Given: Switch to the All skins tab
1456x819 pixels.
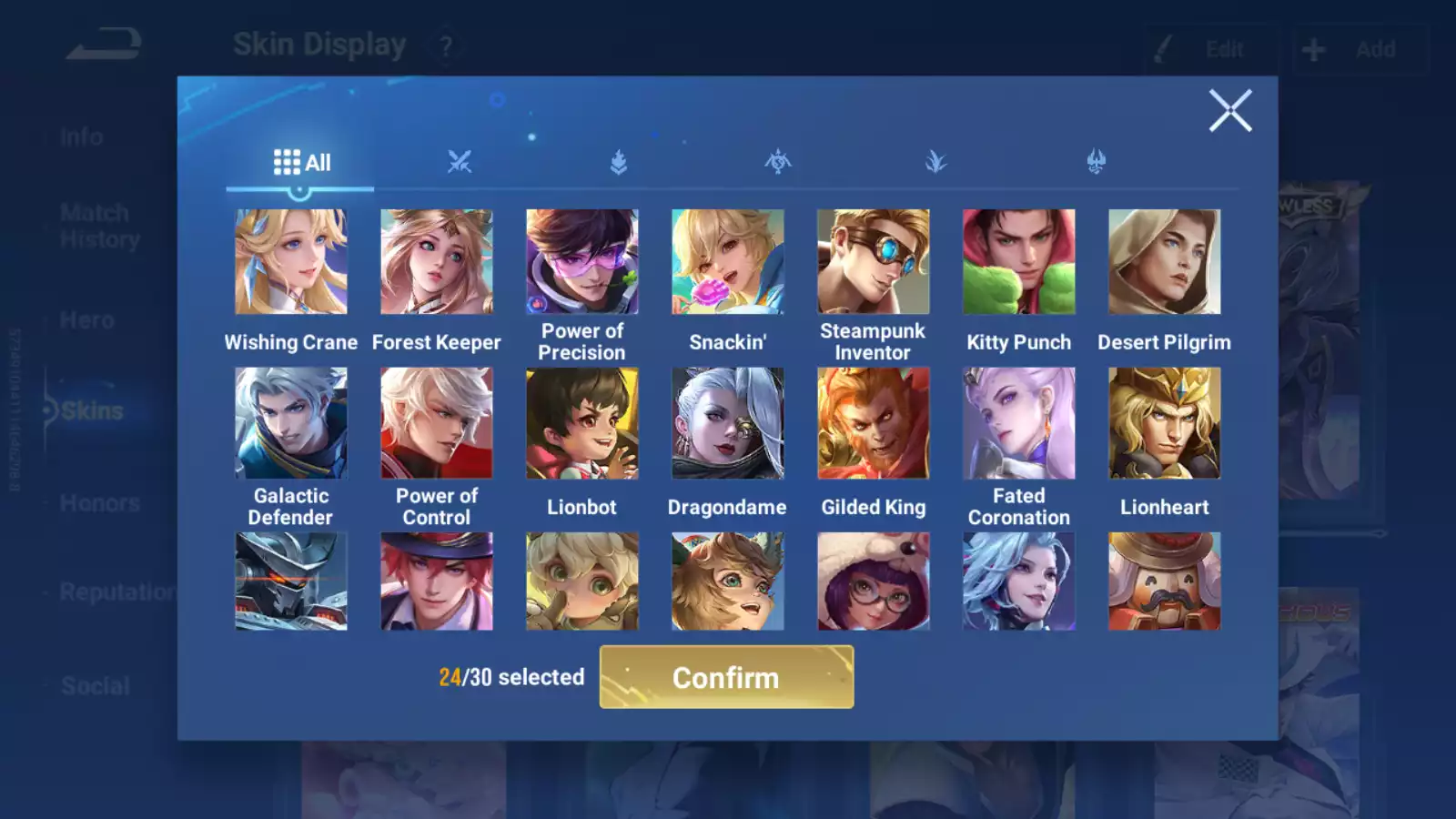Looking at the screenshot, I should pyautogui.click(x=301, y=163).
